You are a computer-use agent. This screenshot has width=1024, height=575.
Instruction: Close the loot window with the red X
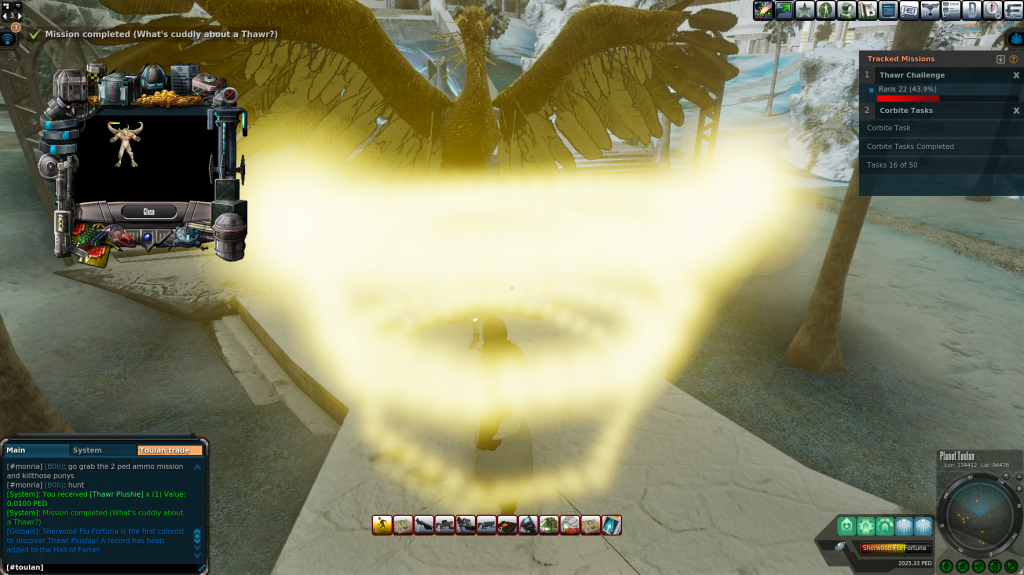229,96
